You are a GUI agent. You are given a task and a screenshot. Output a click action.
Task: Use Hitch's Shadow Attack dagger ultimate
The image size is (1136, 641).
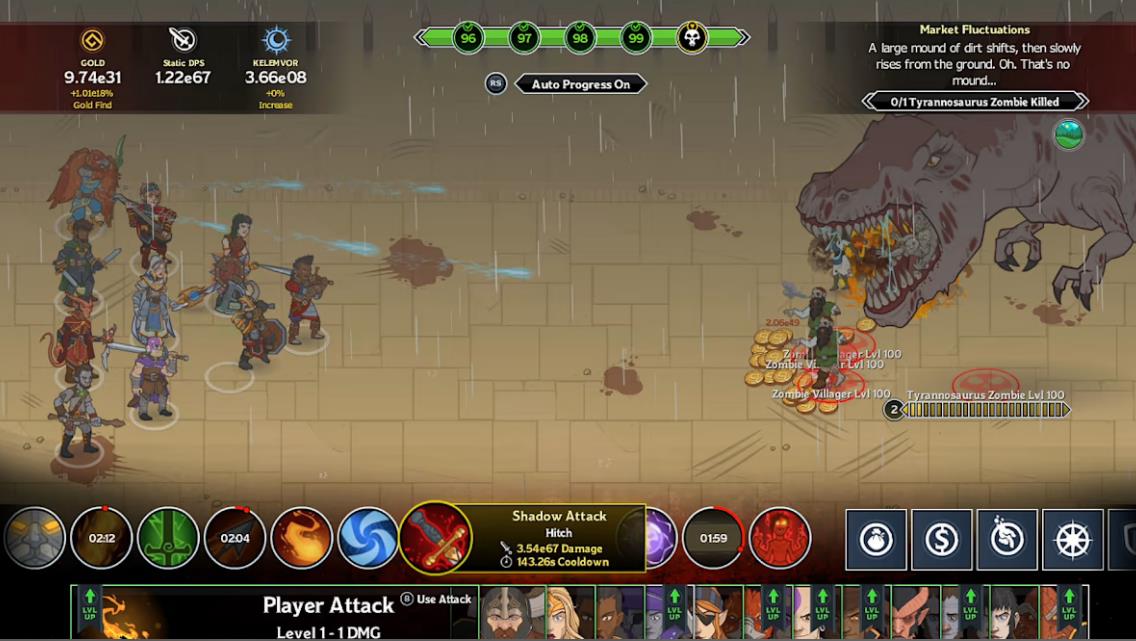coord(435,538)
